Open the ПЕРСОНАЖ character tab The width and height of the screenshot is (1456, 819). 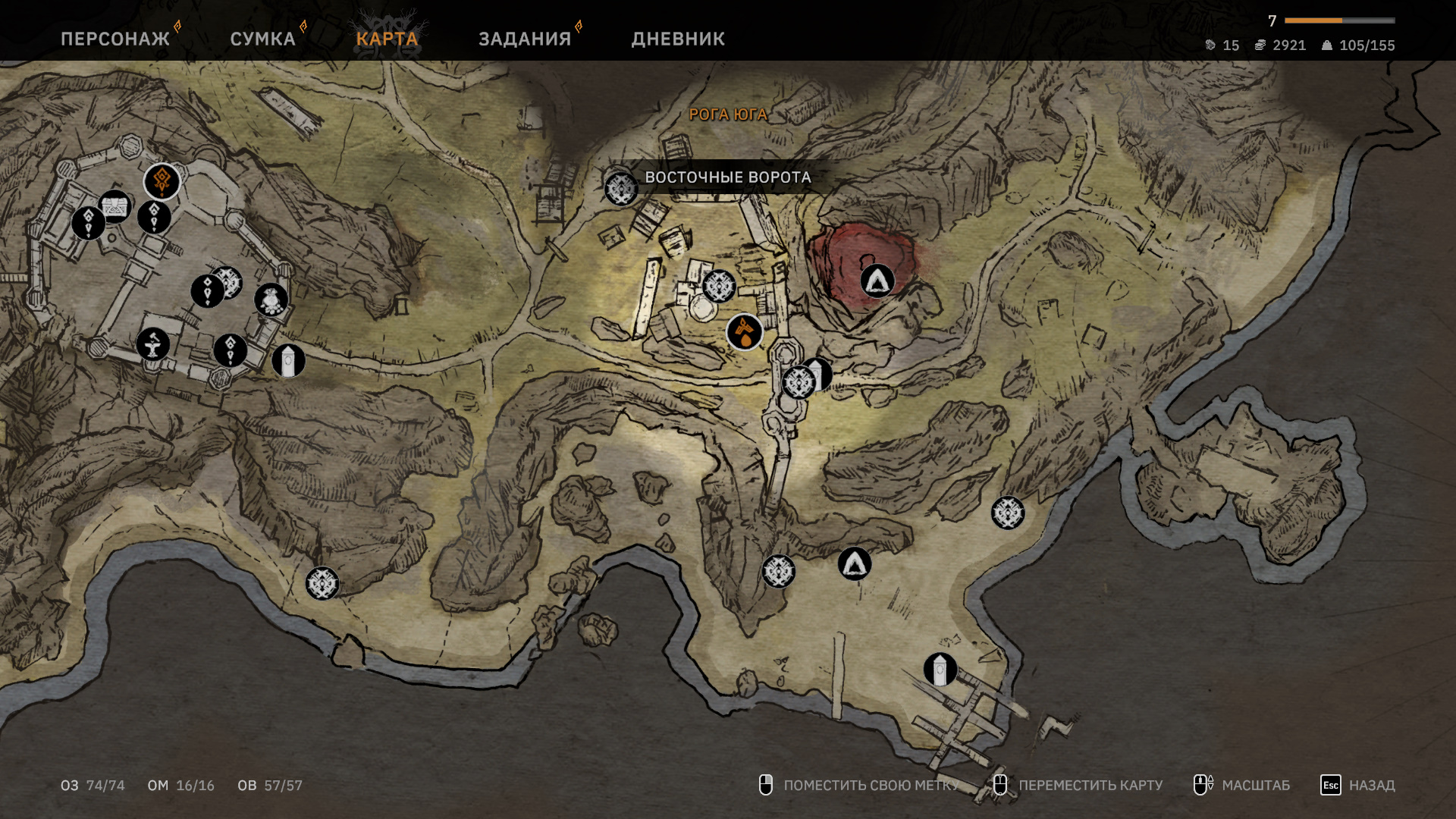[x=115, y=39]
